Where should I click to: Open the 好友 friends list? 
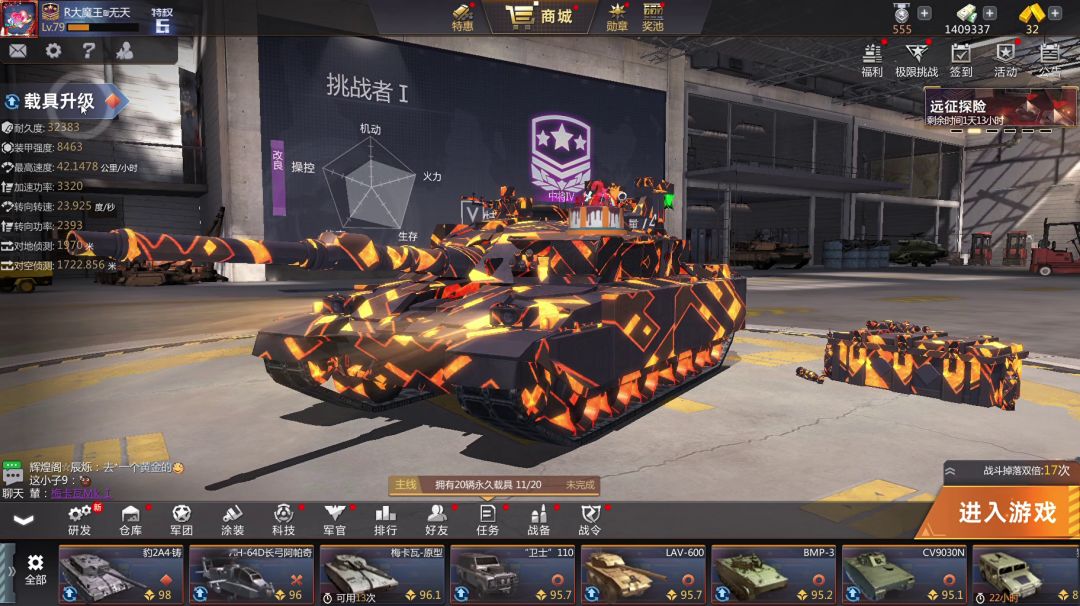437,520
